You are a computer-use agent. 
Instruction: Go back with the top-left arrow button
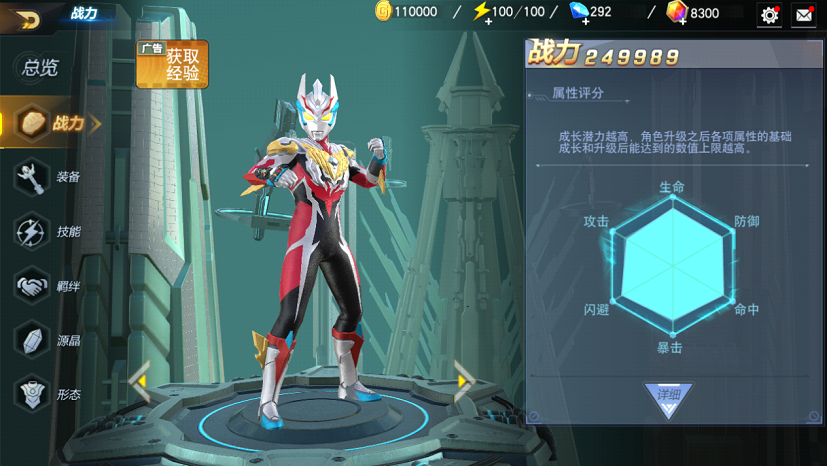coord(27,19)
